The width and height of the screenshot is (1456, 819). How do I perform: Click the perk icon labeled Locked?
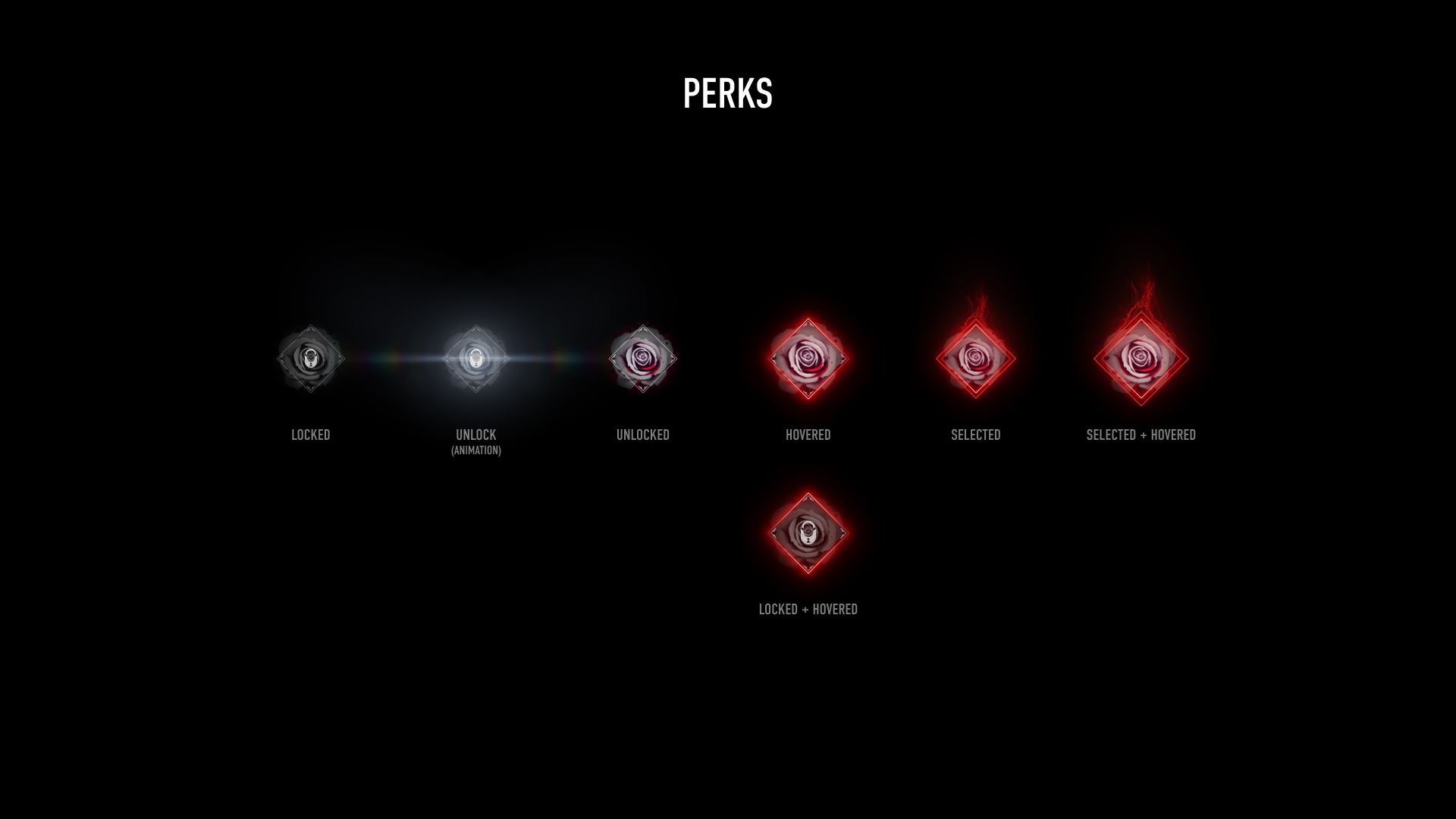310,359
